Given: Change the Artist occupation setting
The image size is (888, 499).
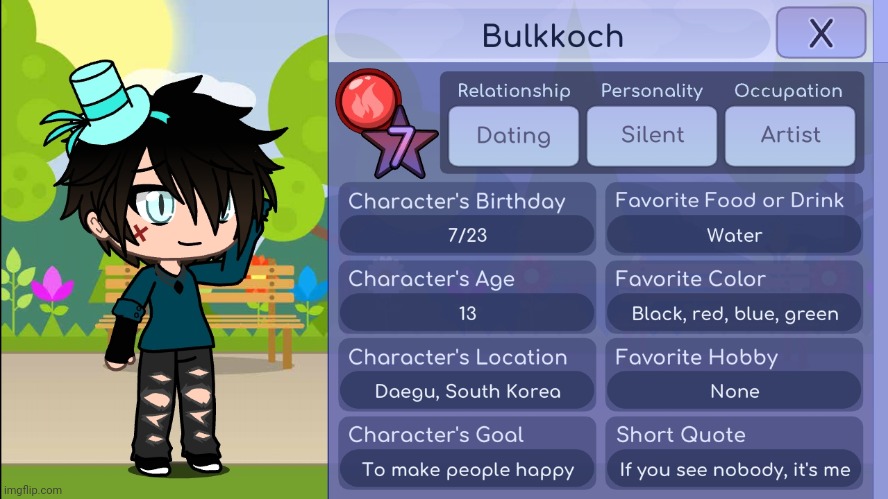Looking at the screenshot, I should (x=790, y=135).
